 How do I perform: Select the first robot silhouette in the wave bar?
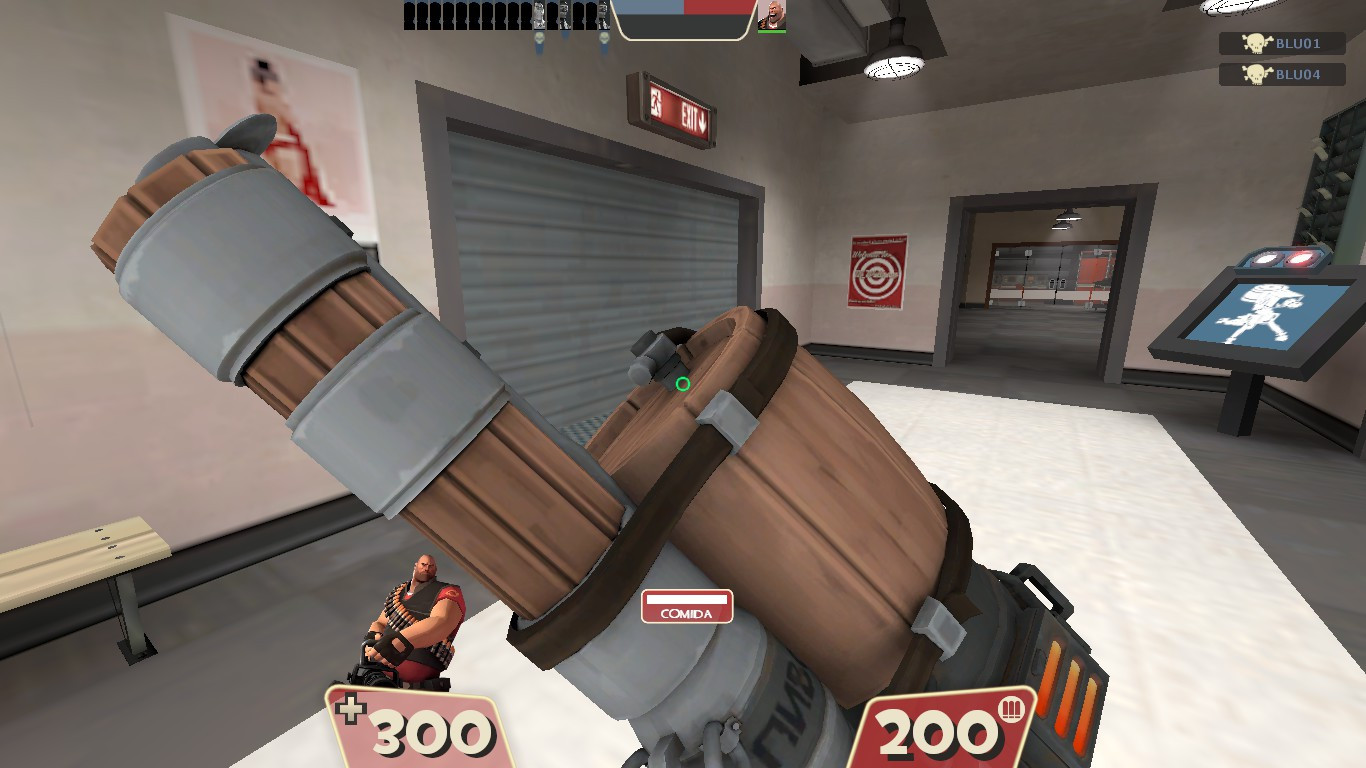pyautogui.click(x=407, y=15)
